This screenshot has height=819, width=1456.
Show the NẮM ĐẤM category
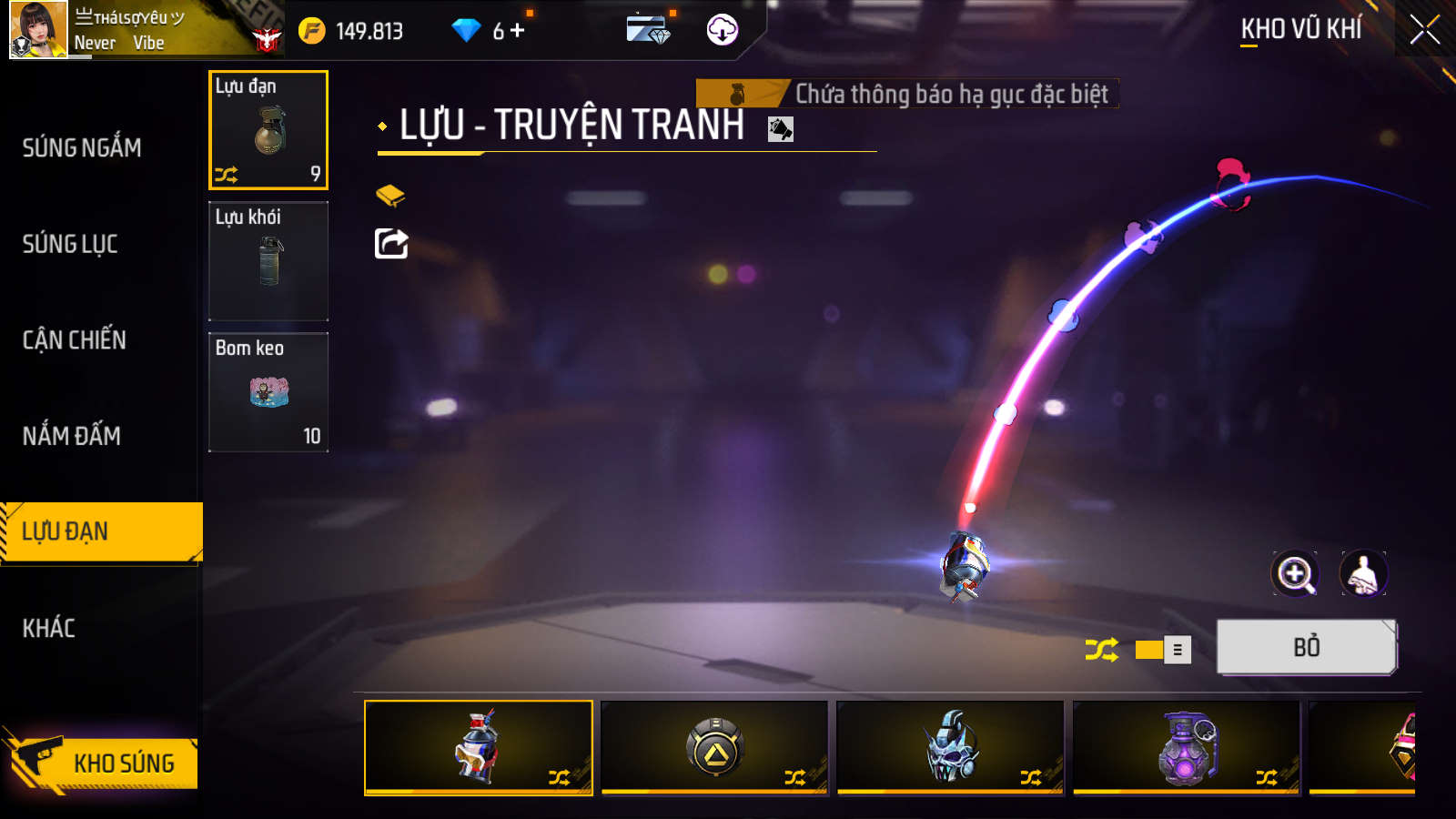72,436
